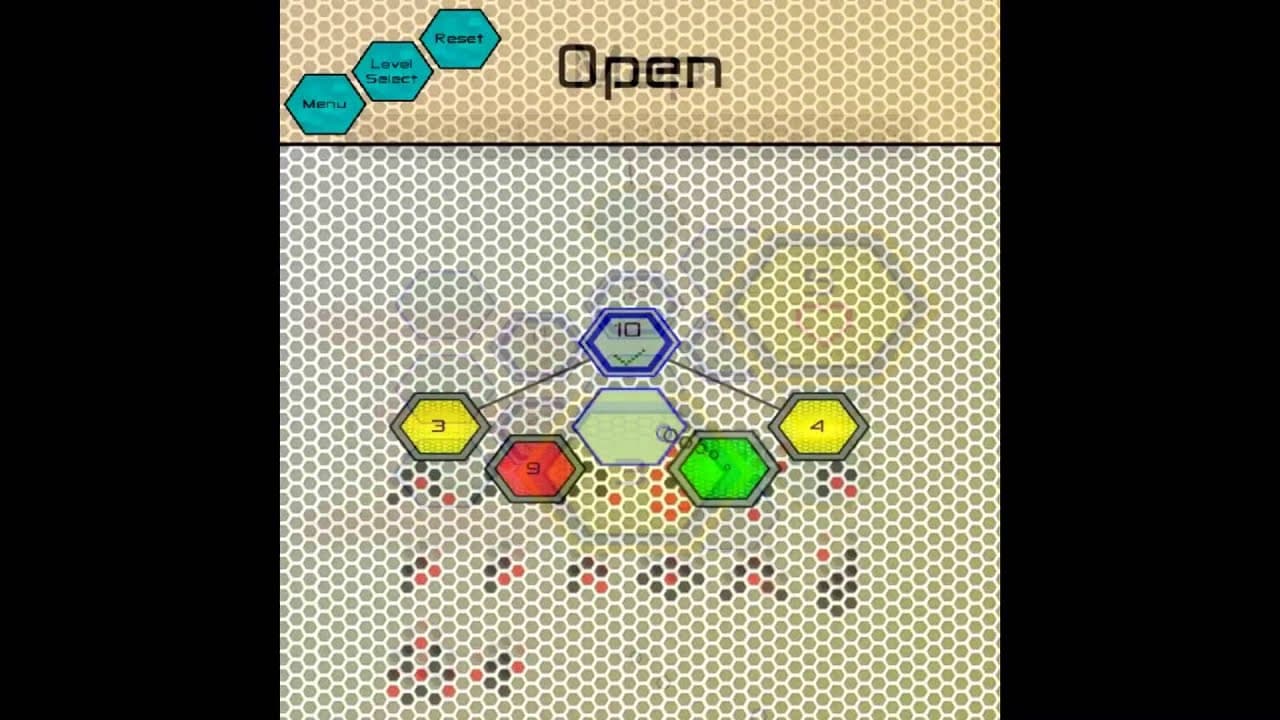Screen dimensions: 1280x720
Task: Click the yellow hexagon numbered 4
Action: [818, 424]
